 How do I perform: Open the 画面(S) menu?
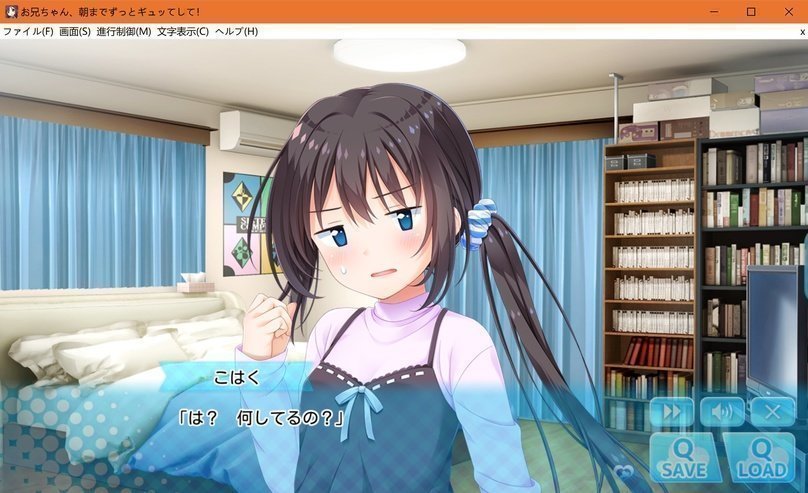tap(76, 31)
